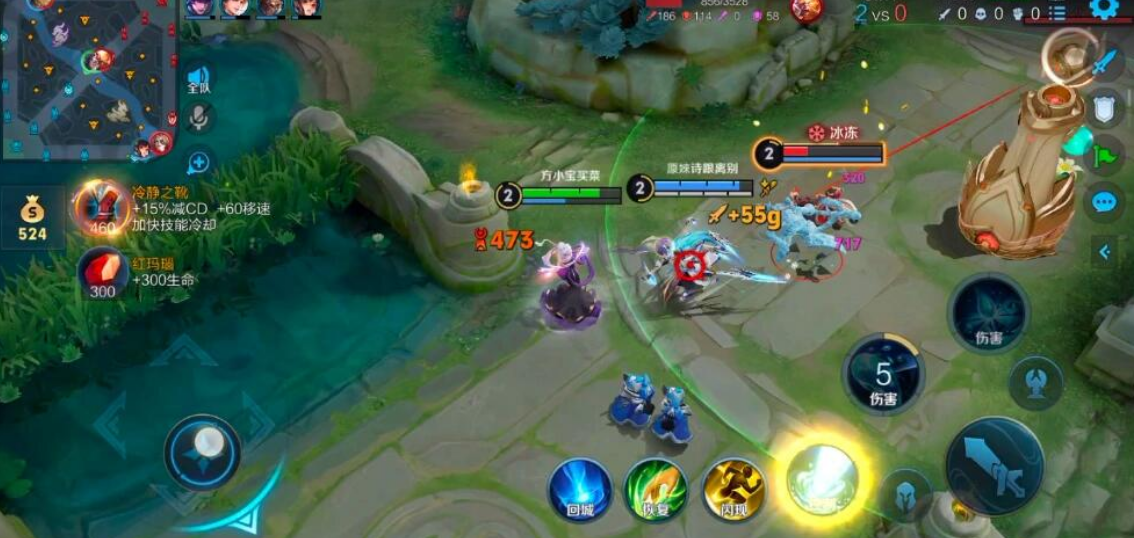Open the quick chat plus bubble

[x=199, y=162]
